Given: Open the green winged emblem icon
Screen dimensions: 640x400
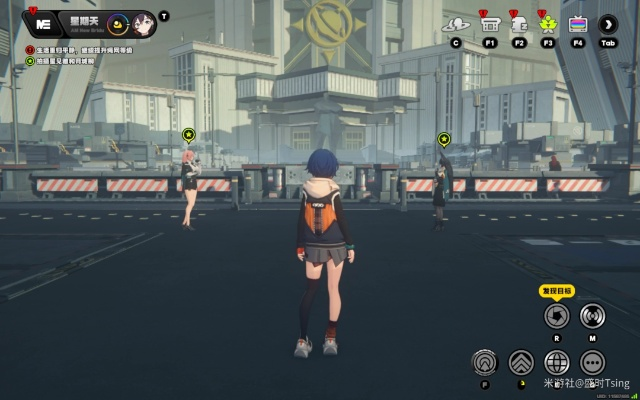Looking at the screenshot, I should pyautogui.click(x=548, y=24).
